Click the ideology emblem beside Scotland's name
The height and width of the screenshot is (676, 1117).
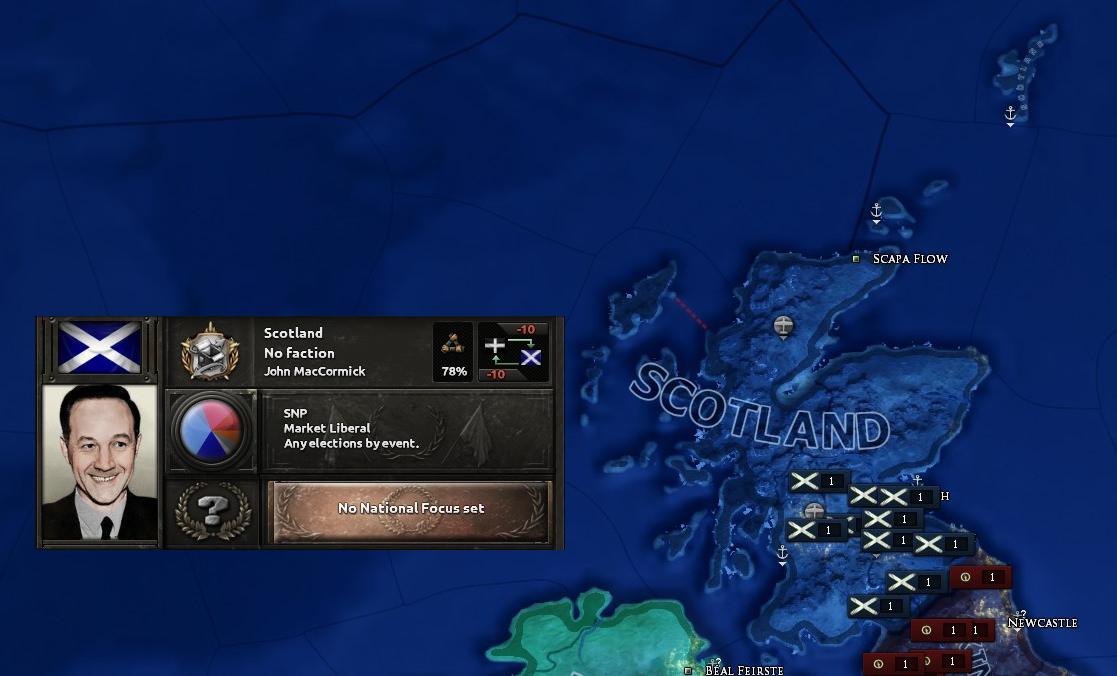[211, 351]
